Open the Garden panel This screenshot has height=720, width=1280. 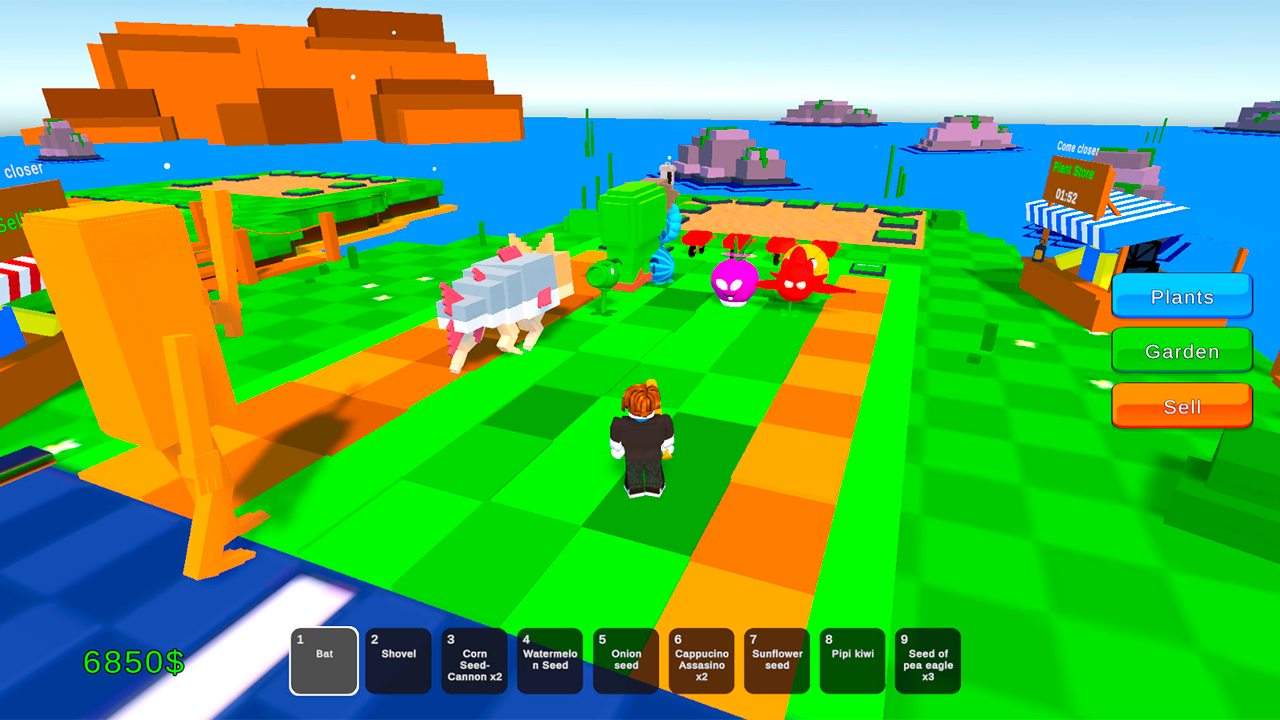click(1181, 351)
